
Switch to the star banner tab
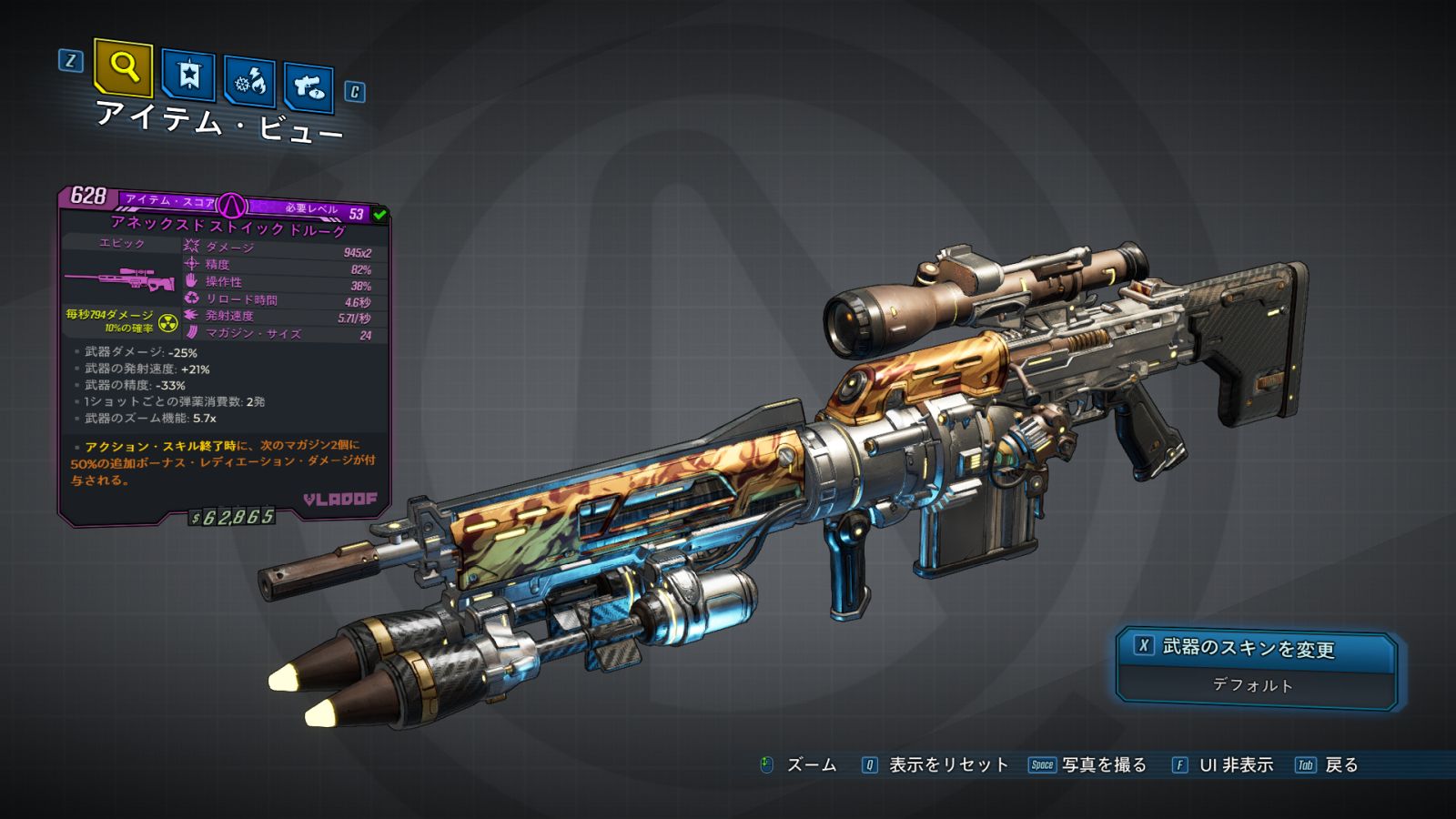pyautogui.click(x=188, y=76)
